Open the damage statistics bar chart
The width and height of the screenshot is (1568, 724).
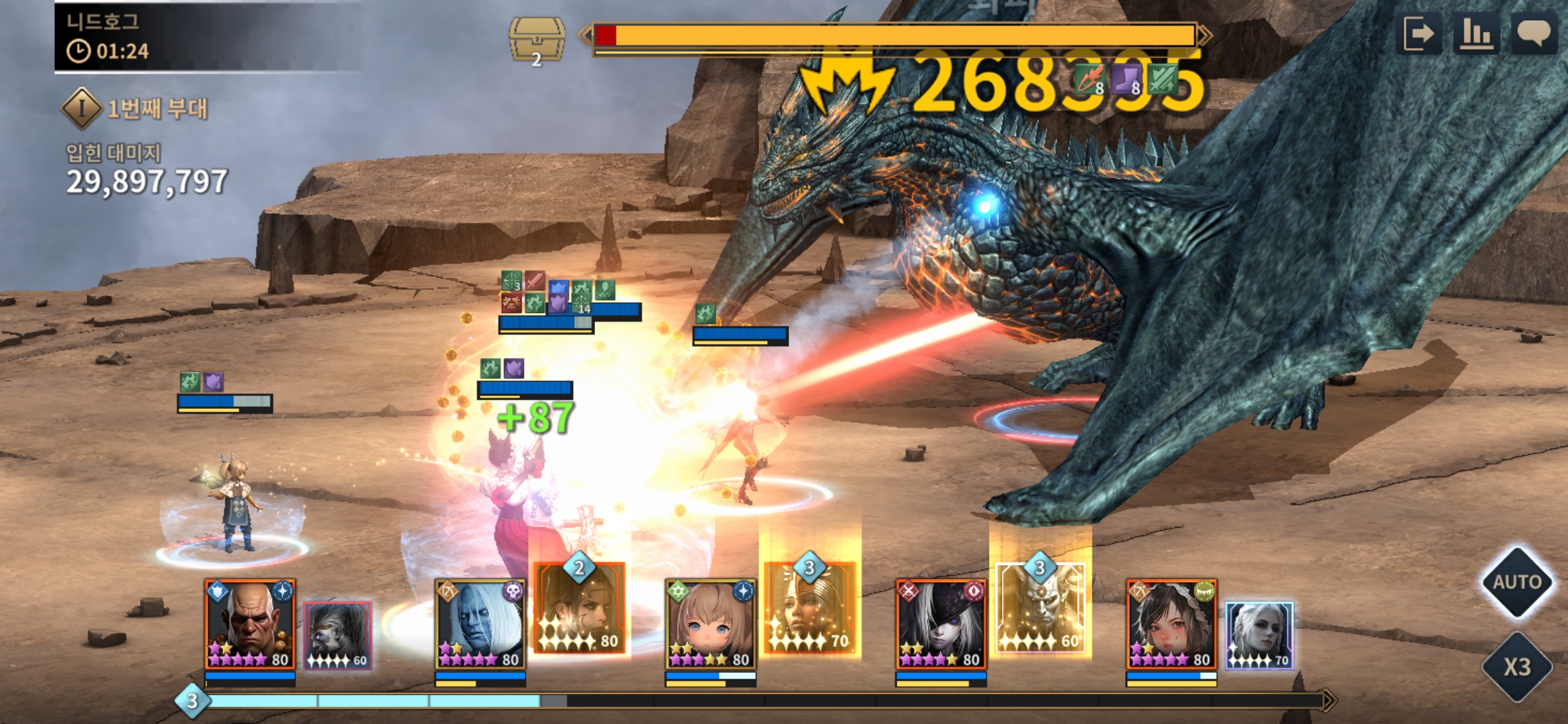[1476, 34]
